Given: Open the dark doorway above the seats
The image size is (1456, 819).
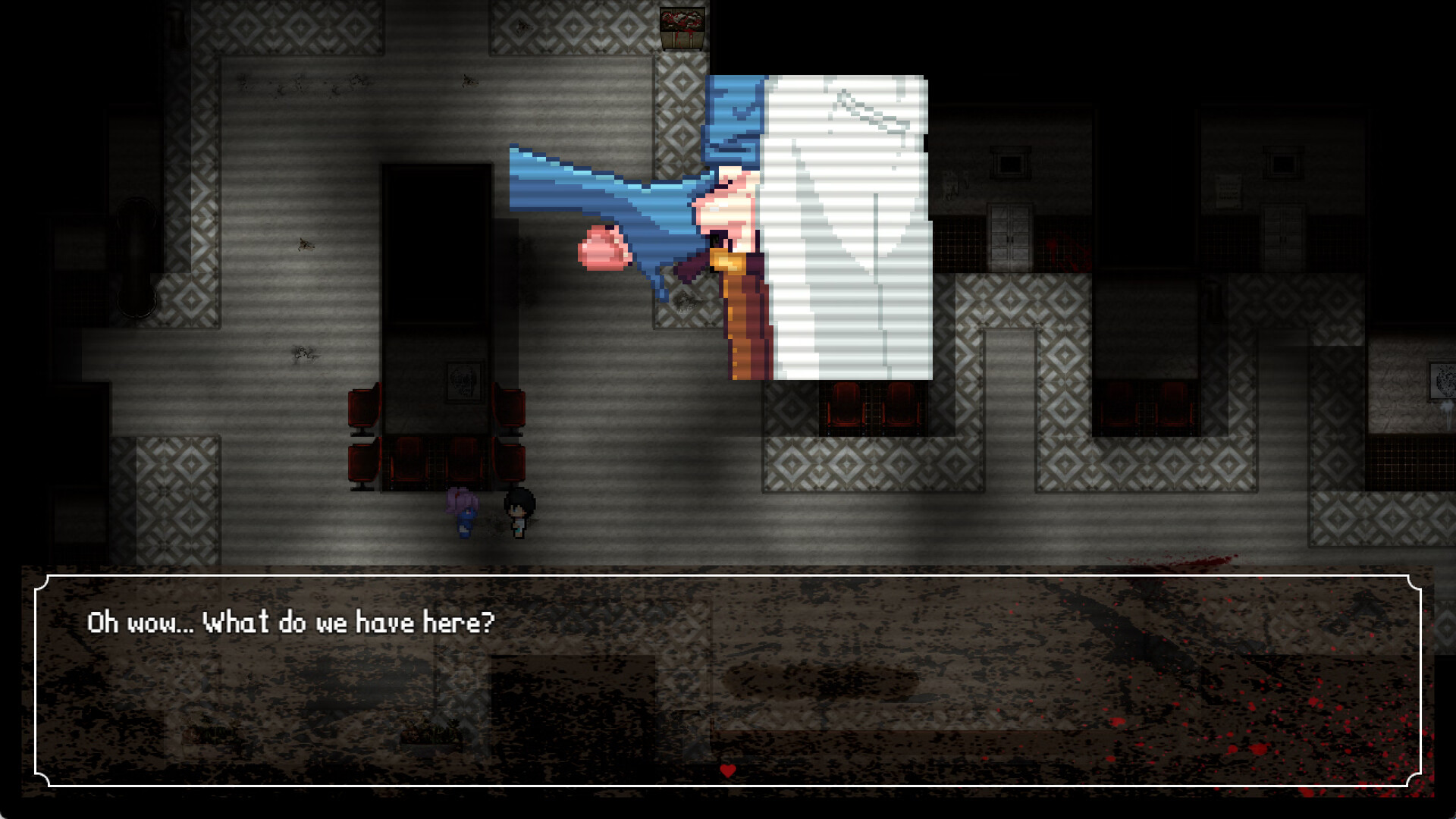Looking at the screenshot, I should (x=432, y=243).
